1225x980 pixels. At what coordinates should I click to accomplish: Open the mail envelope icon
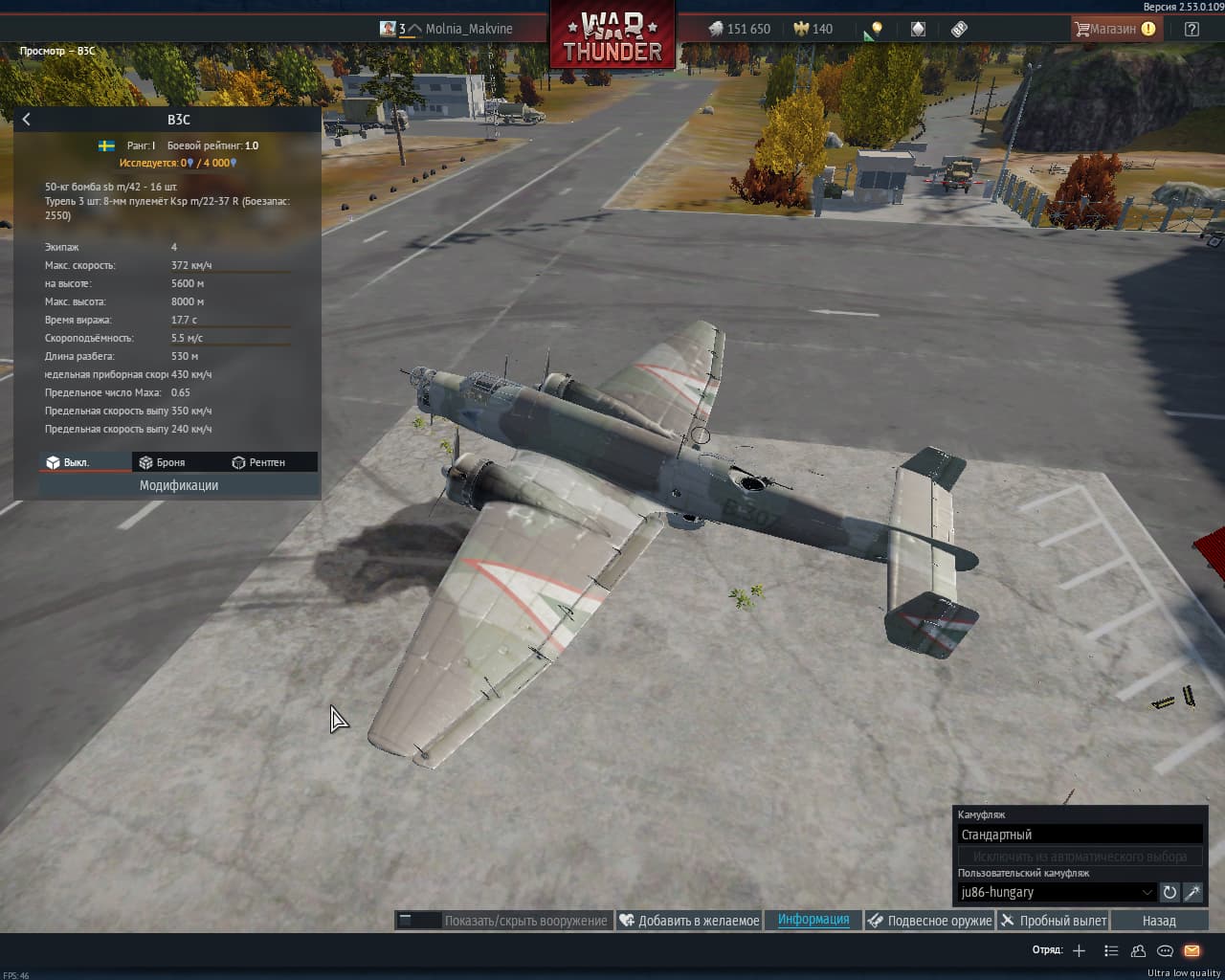pos(1192,950)
